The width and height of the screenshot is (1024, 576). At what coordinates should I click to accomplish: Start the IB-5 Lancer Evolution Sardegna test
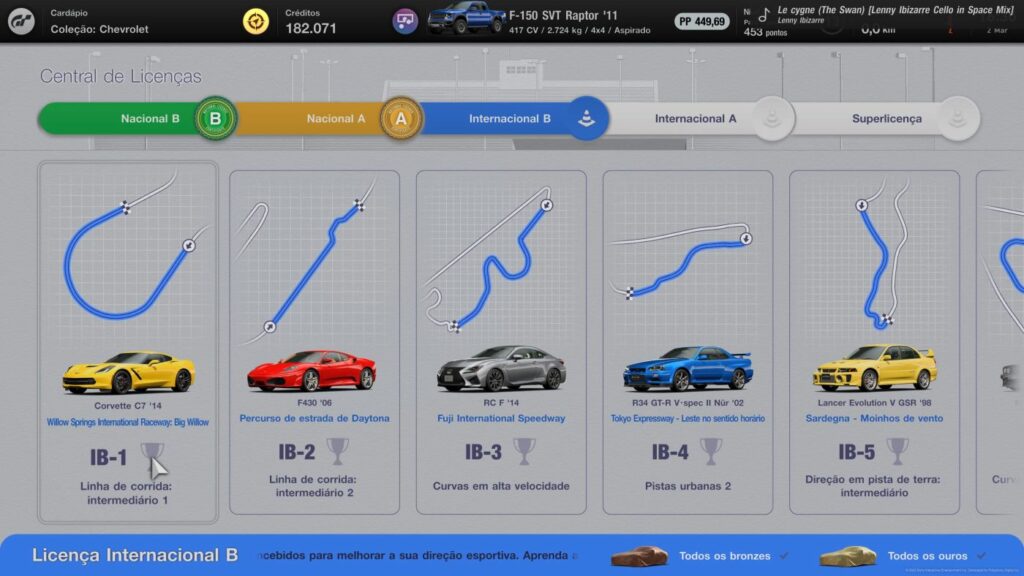(873, 342)
